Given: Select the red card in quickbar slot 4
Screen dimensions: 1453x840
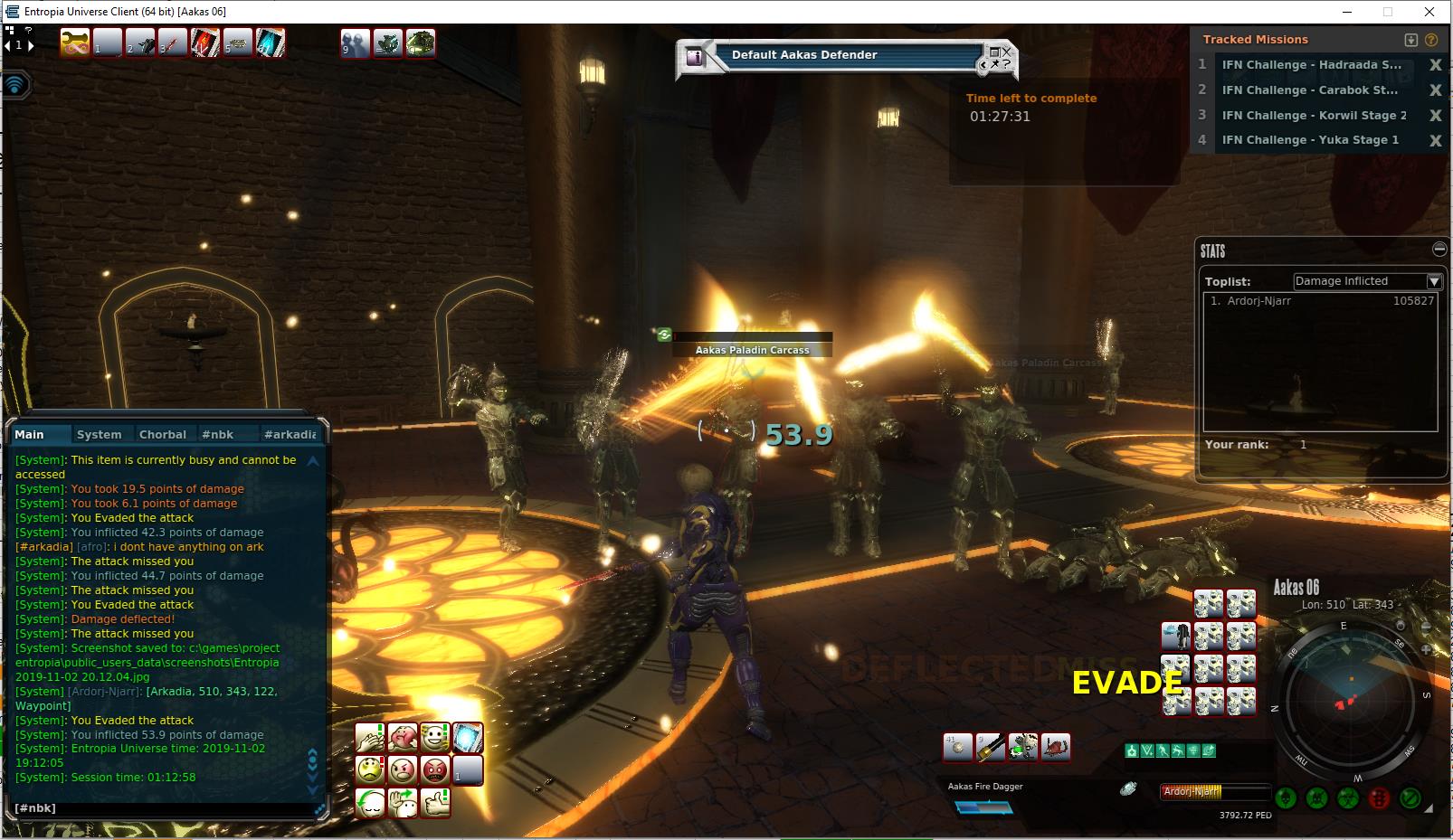Looking at the screenshot, I should point(205,42).
